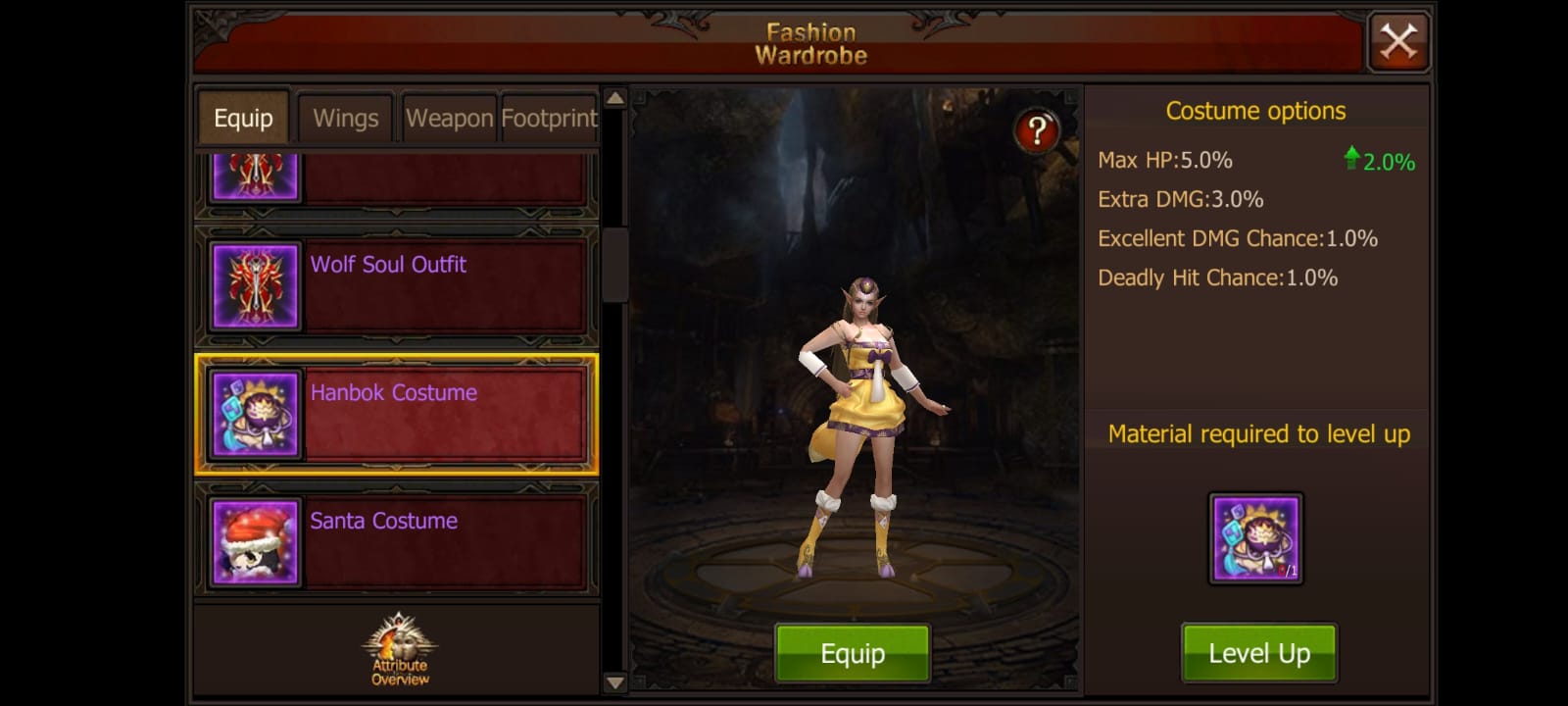
Task: Close the Fashion Wardrobe window
Action: pos(1398,42)
